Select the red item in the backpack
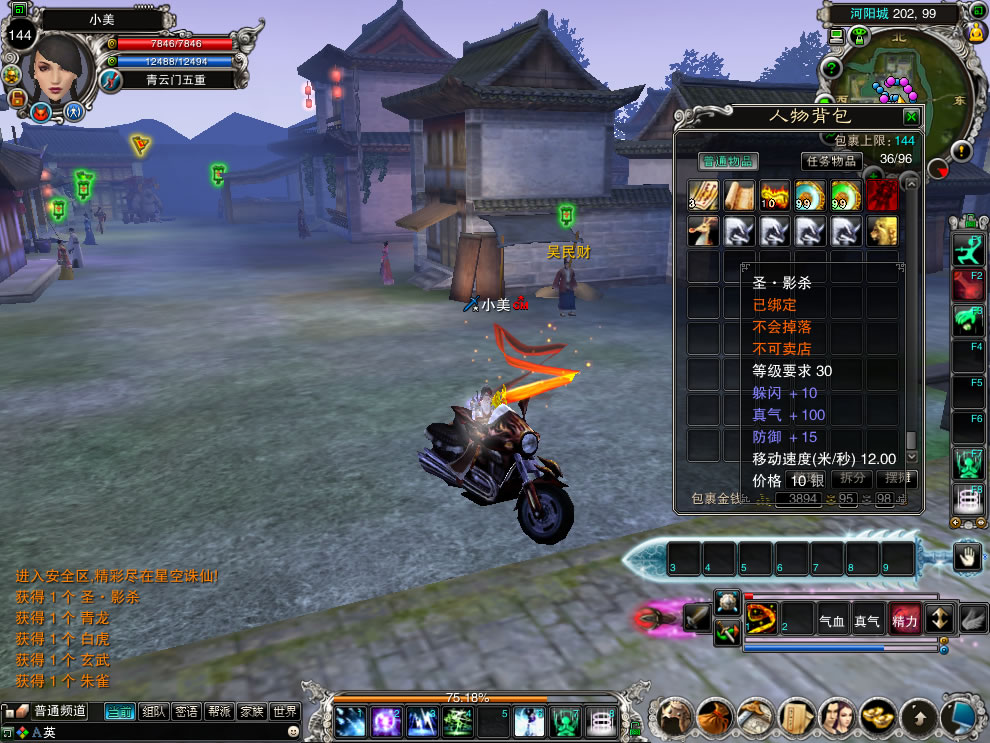This screenshot has height=743, width=990. coord(881,195)
